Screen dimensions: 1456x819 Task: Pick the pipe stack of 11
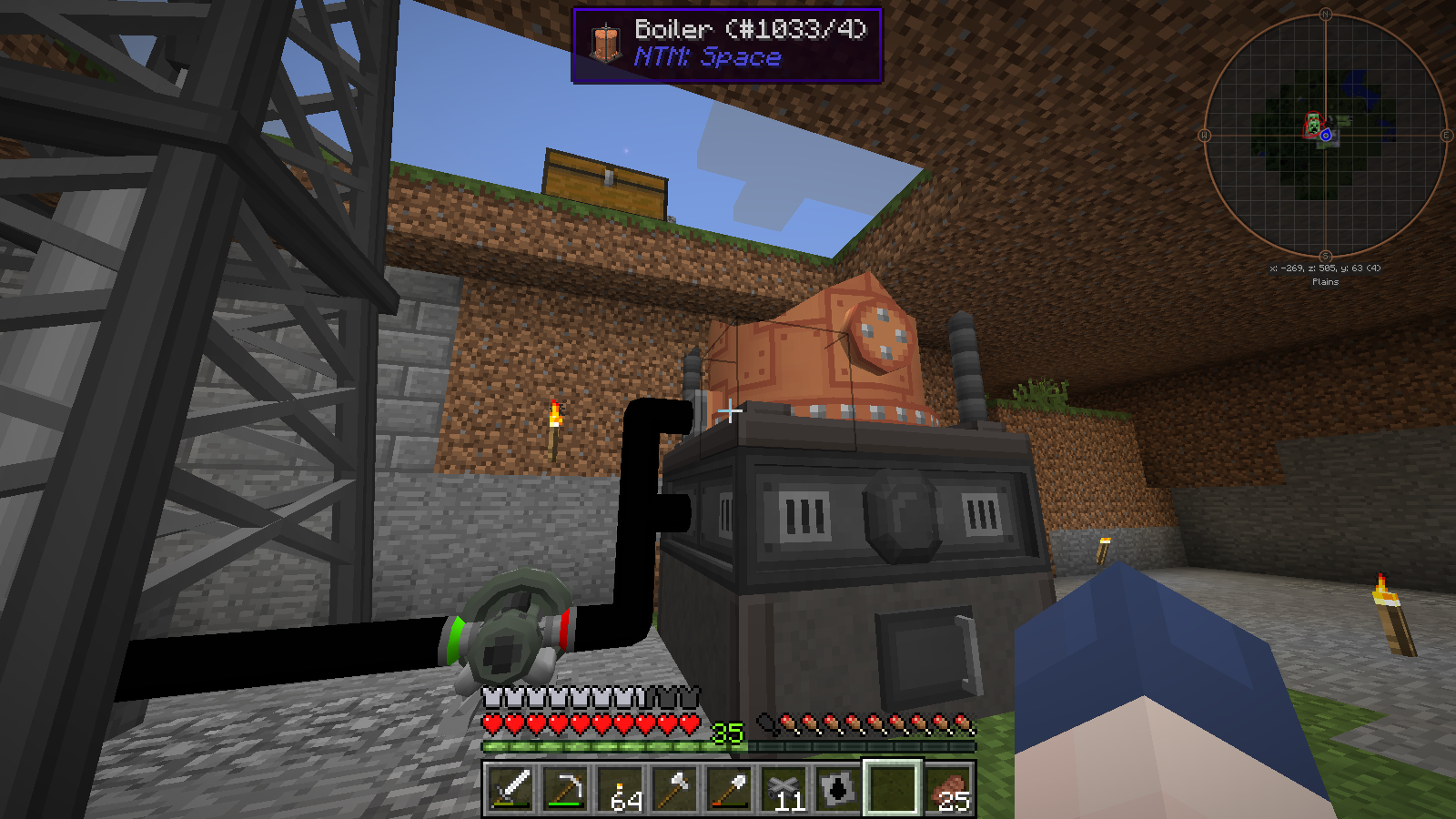click(784, 788)
